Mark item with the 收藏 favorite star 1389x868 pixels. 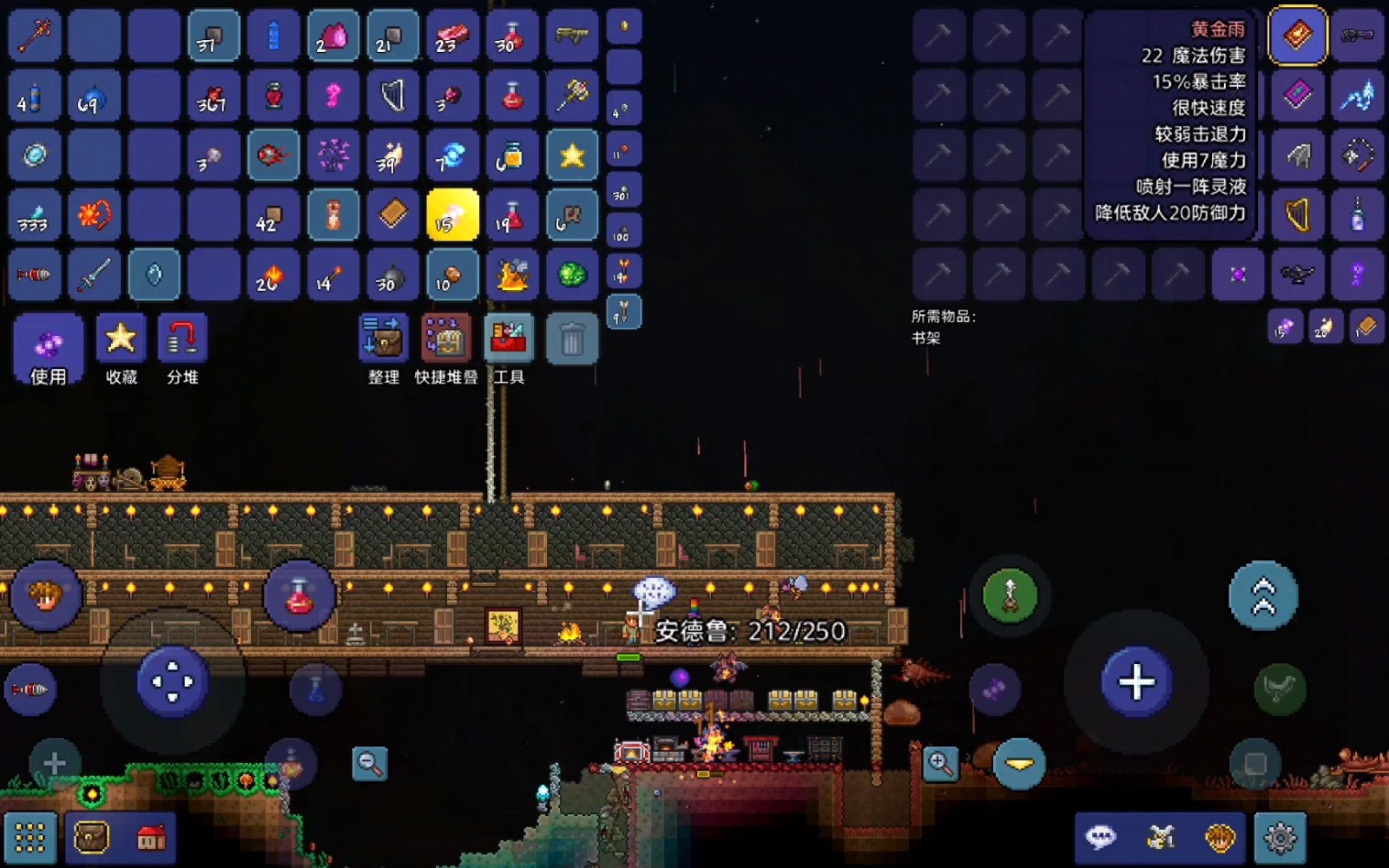coord(121,349)
